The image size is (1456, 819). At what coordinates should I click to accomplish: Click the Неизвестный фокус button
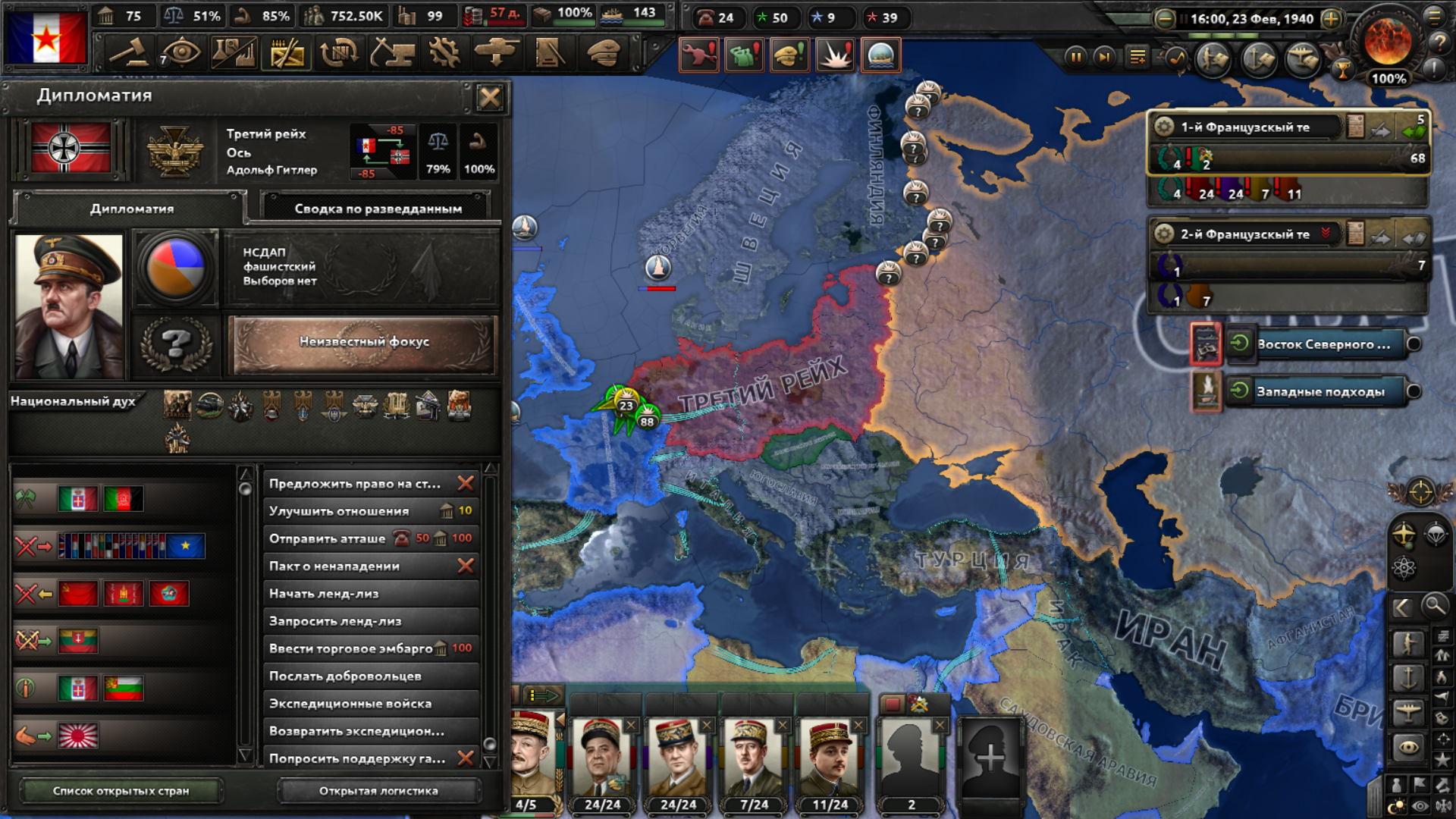[364, 342]
